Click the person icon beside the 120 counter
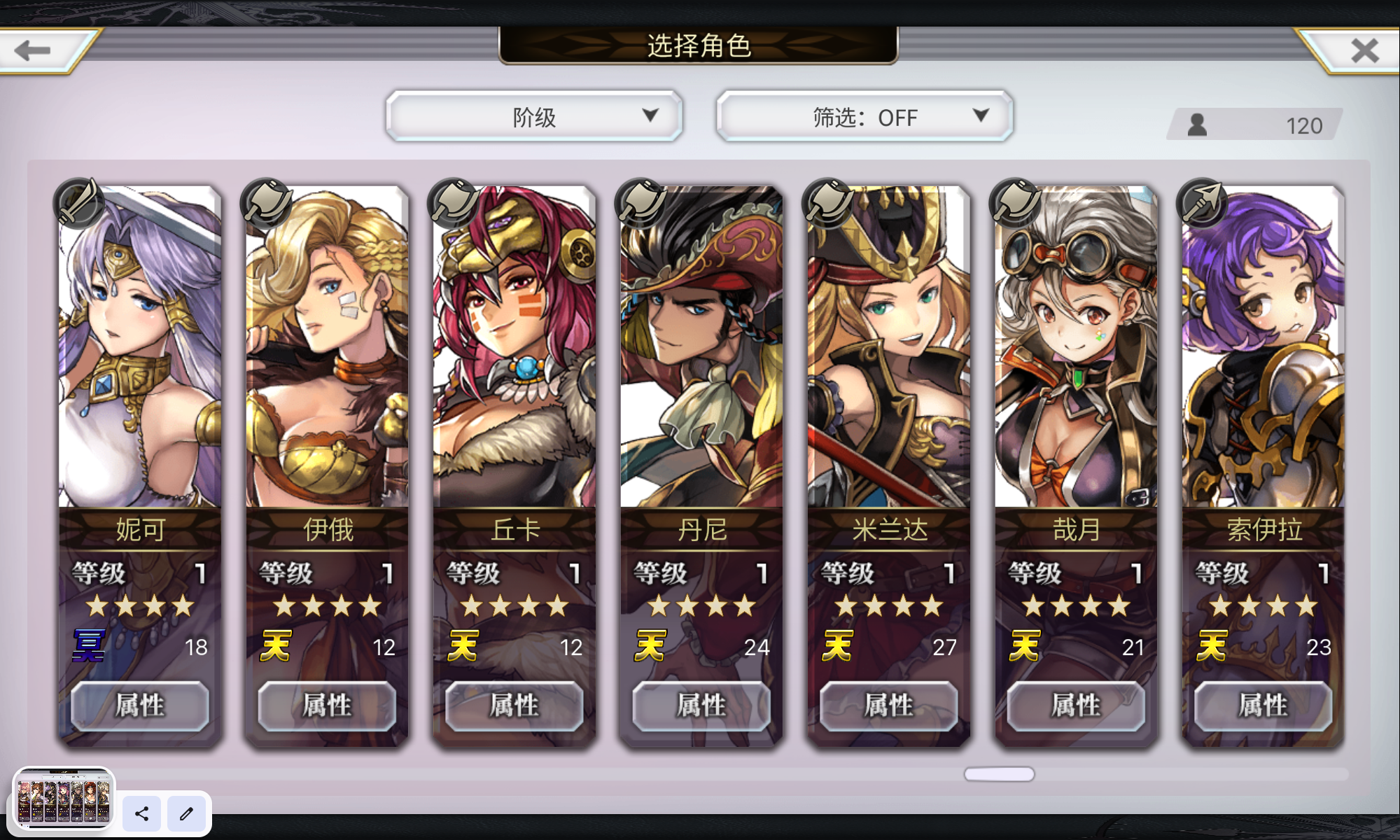Viewport: 1400px width, 840px height. point(1197,125)
